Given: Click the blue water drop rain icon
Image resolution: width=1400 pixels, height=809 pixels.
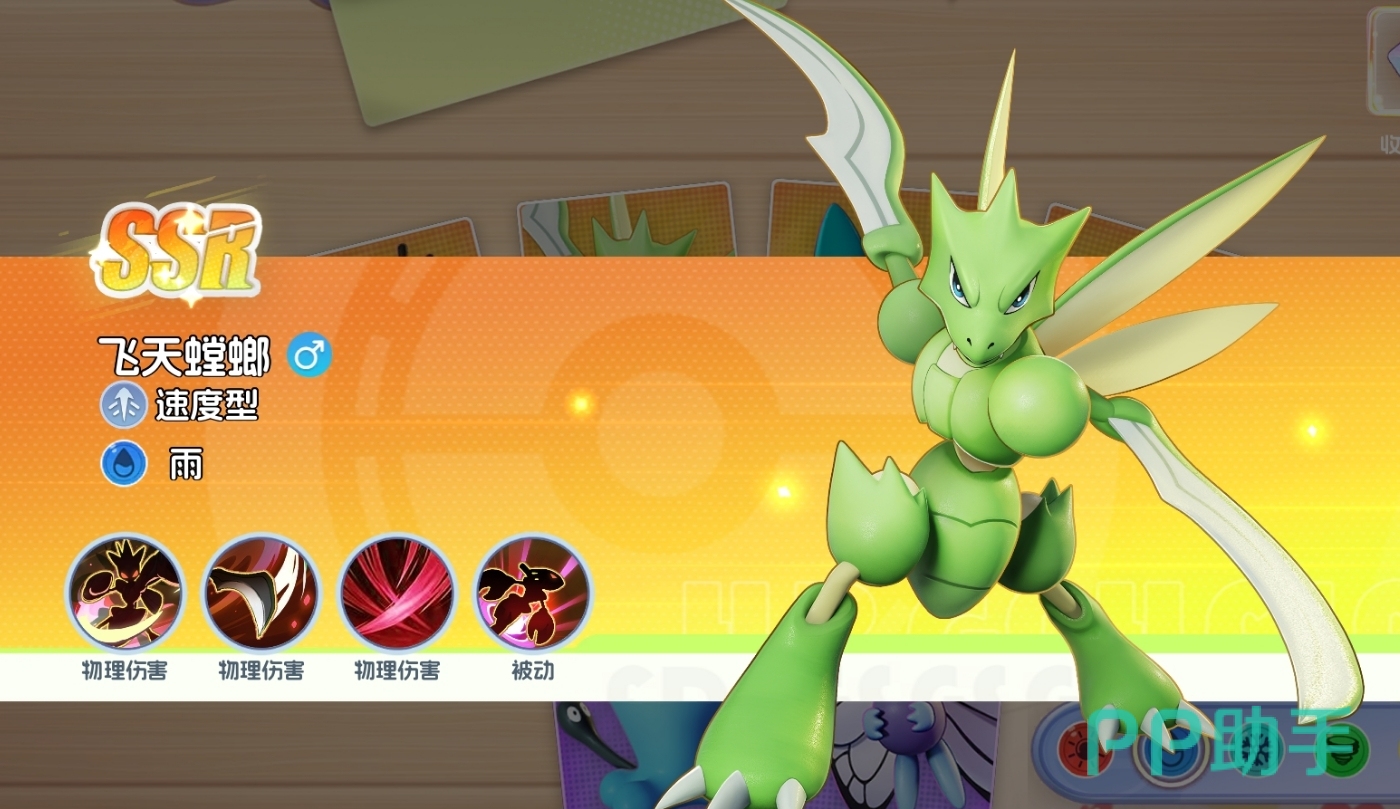Looking at the screenshot, I should (x=123, y=464).
